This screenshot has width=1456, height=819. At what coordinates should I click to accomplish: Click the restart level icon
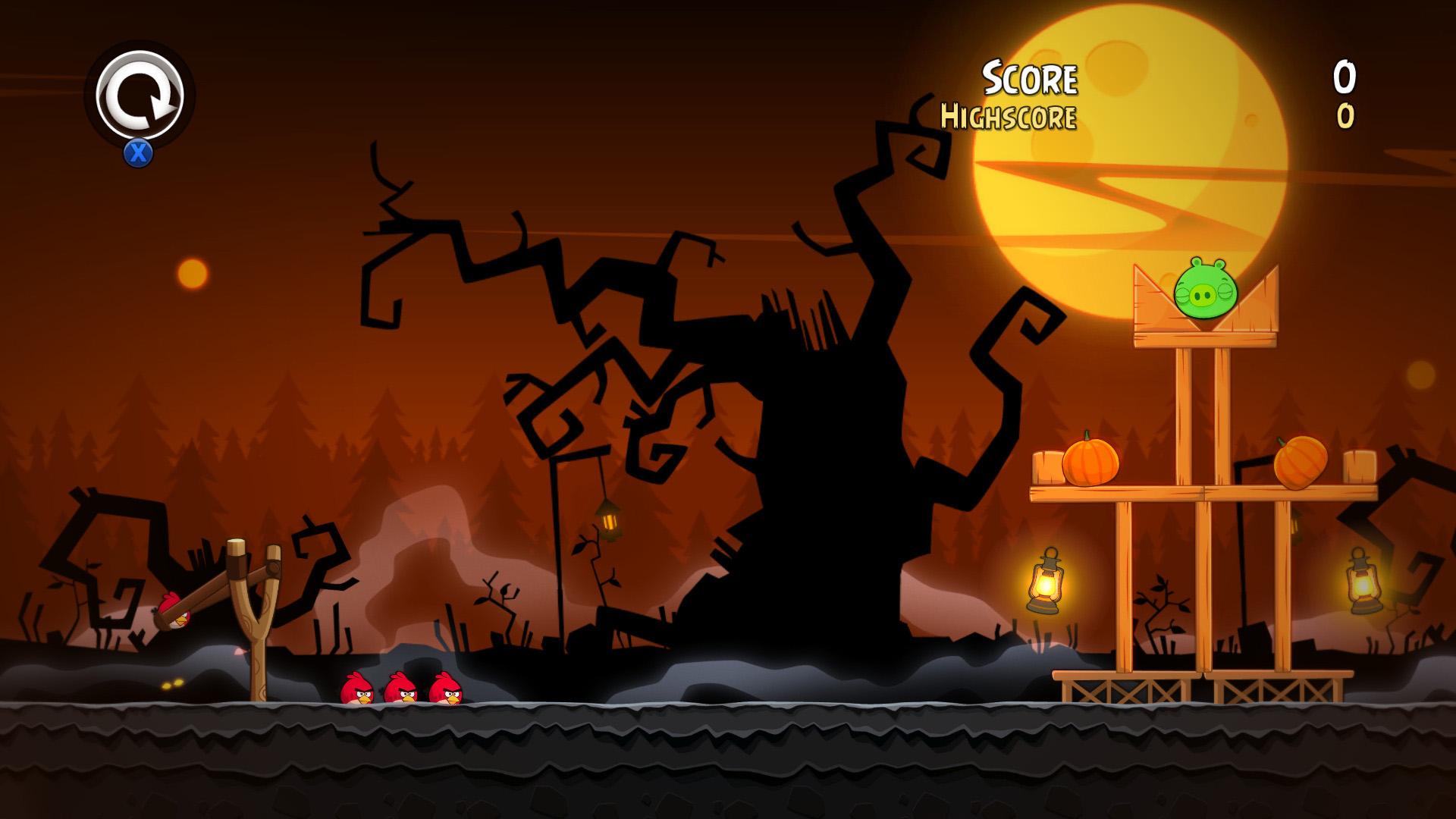[139, 93]
